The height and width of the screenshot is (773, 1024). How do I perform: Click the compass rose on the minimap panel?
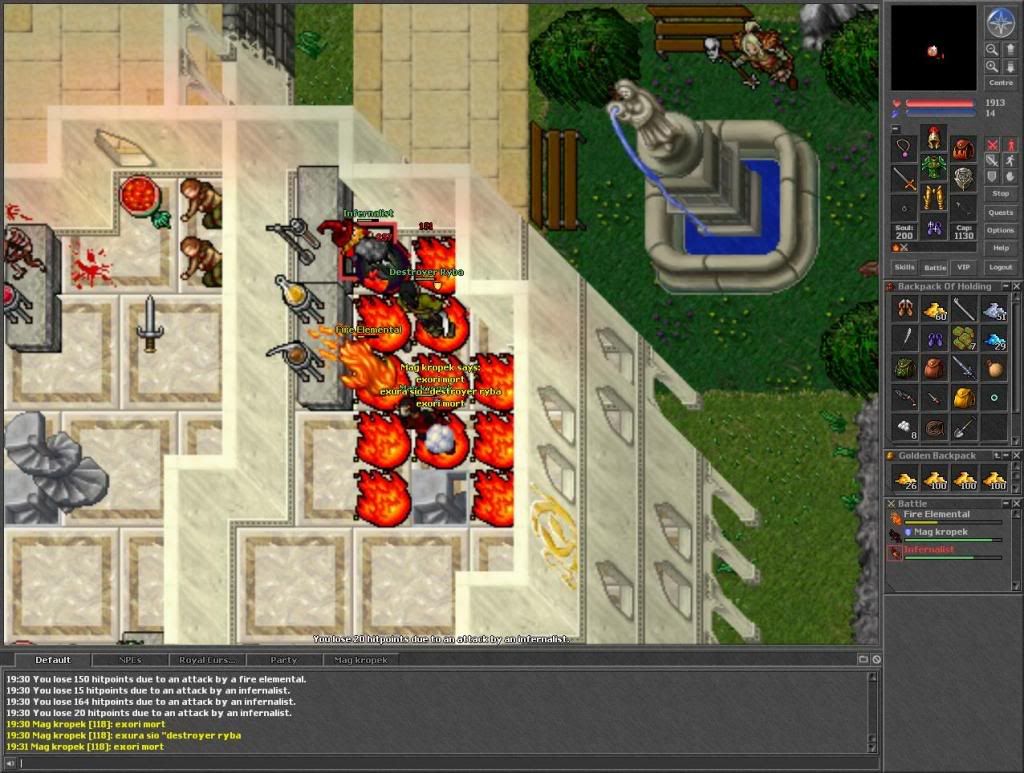click(x=1000, y=22)
